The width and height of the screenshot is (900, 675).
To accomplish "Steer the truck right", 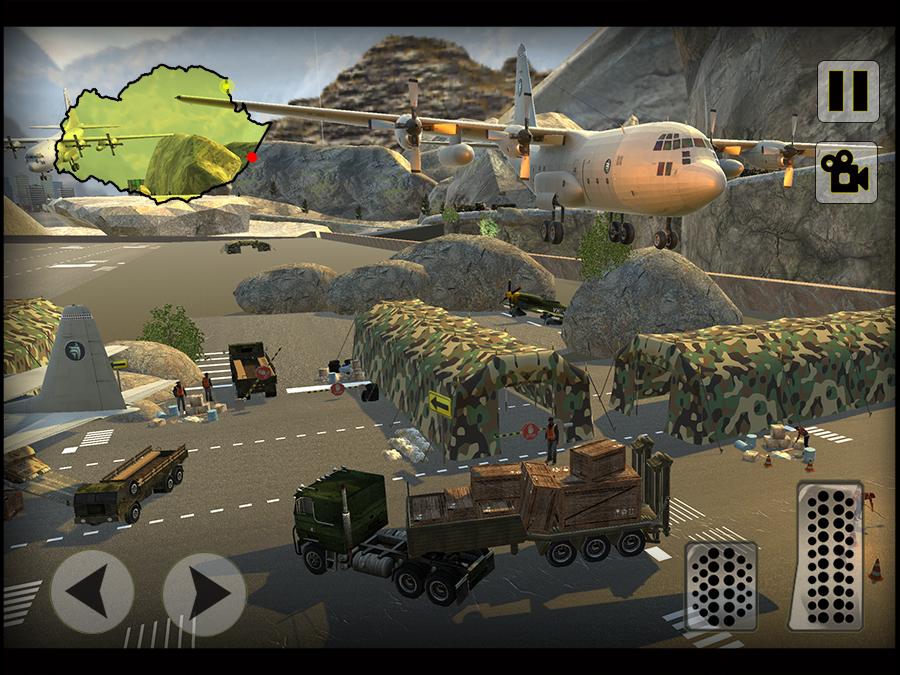I will coord(204,592).
